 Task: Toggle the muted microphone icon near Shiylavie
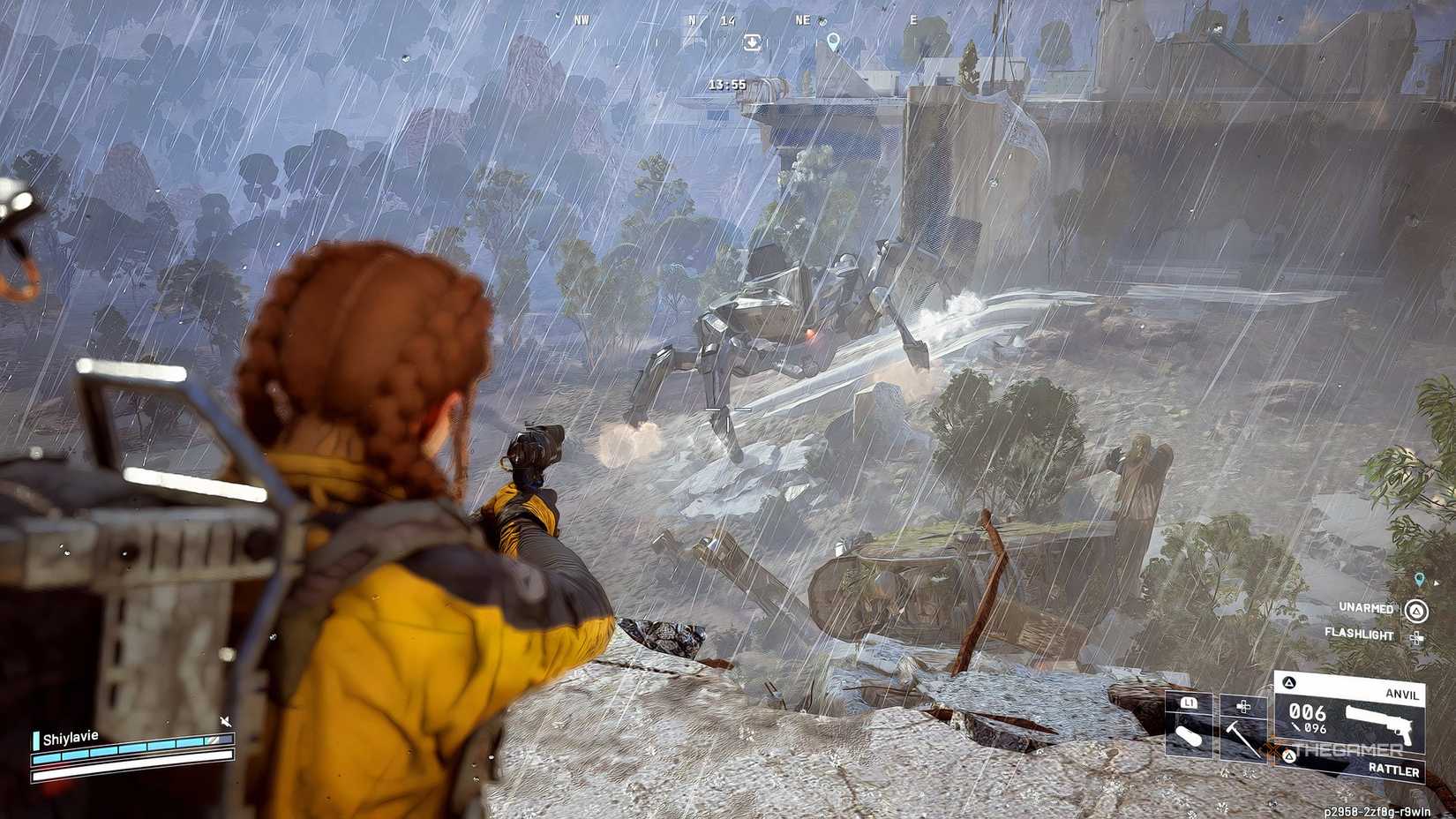click(226, 721)
